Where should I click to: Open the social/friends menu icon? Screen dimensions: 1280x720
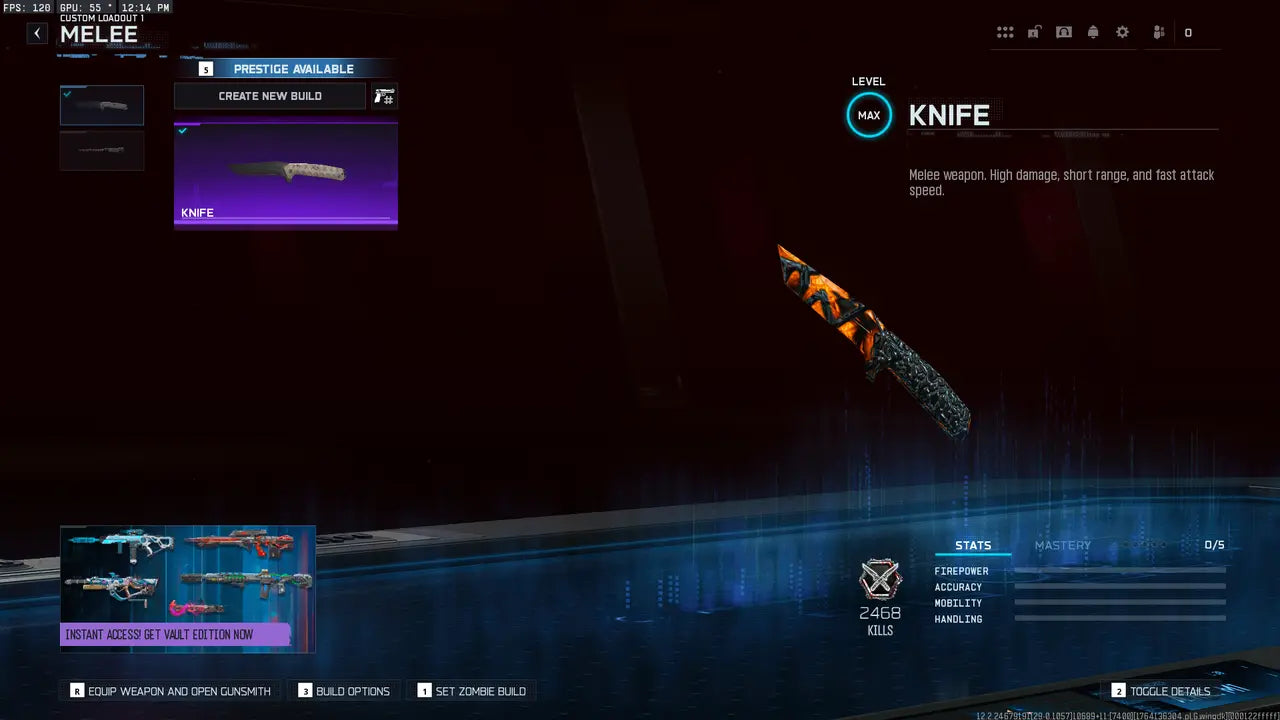(x=1157, y=31)
